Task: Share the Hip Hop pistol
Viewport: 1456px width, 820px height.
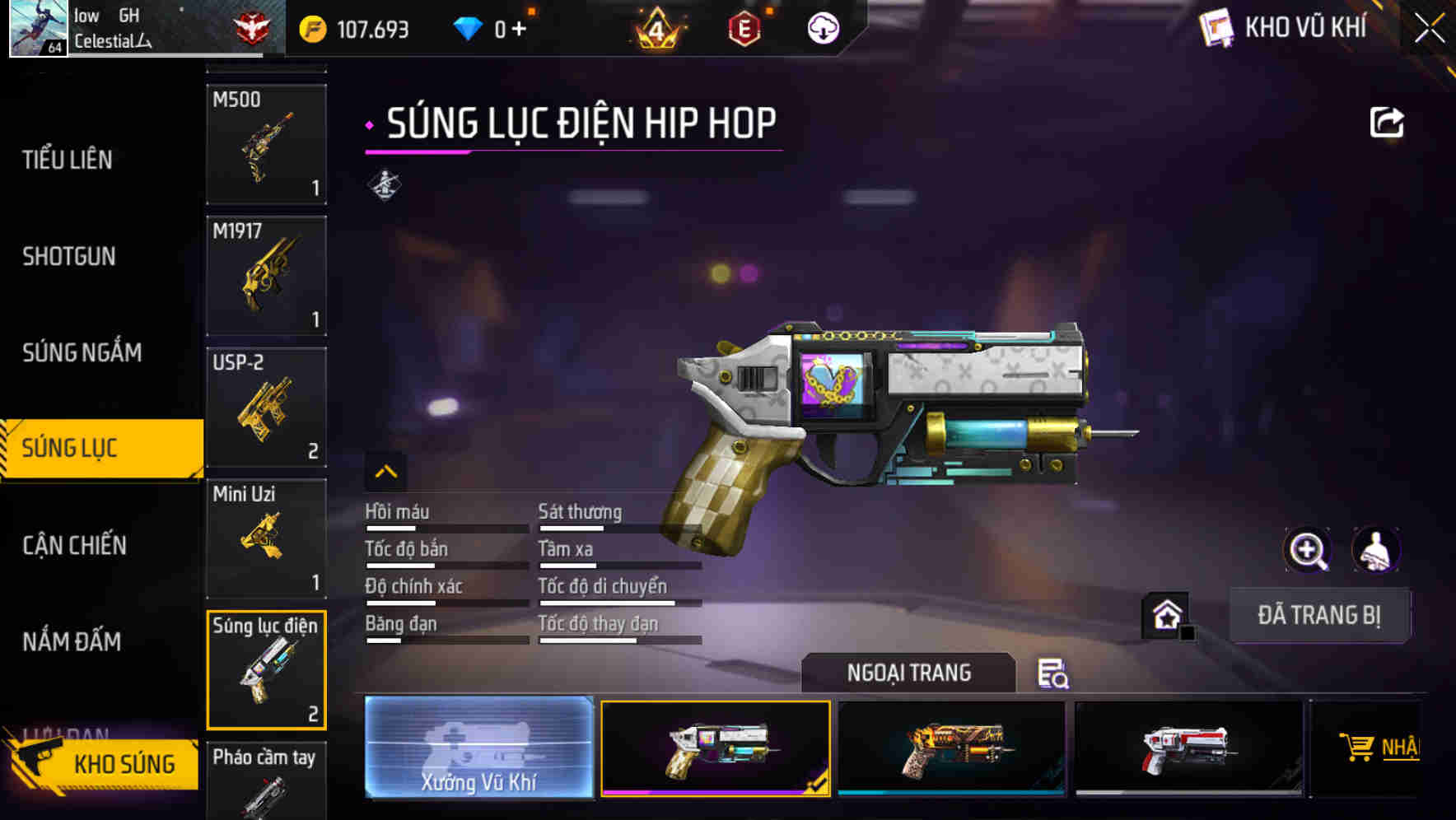Action: tap(1388, 121)
